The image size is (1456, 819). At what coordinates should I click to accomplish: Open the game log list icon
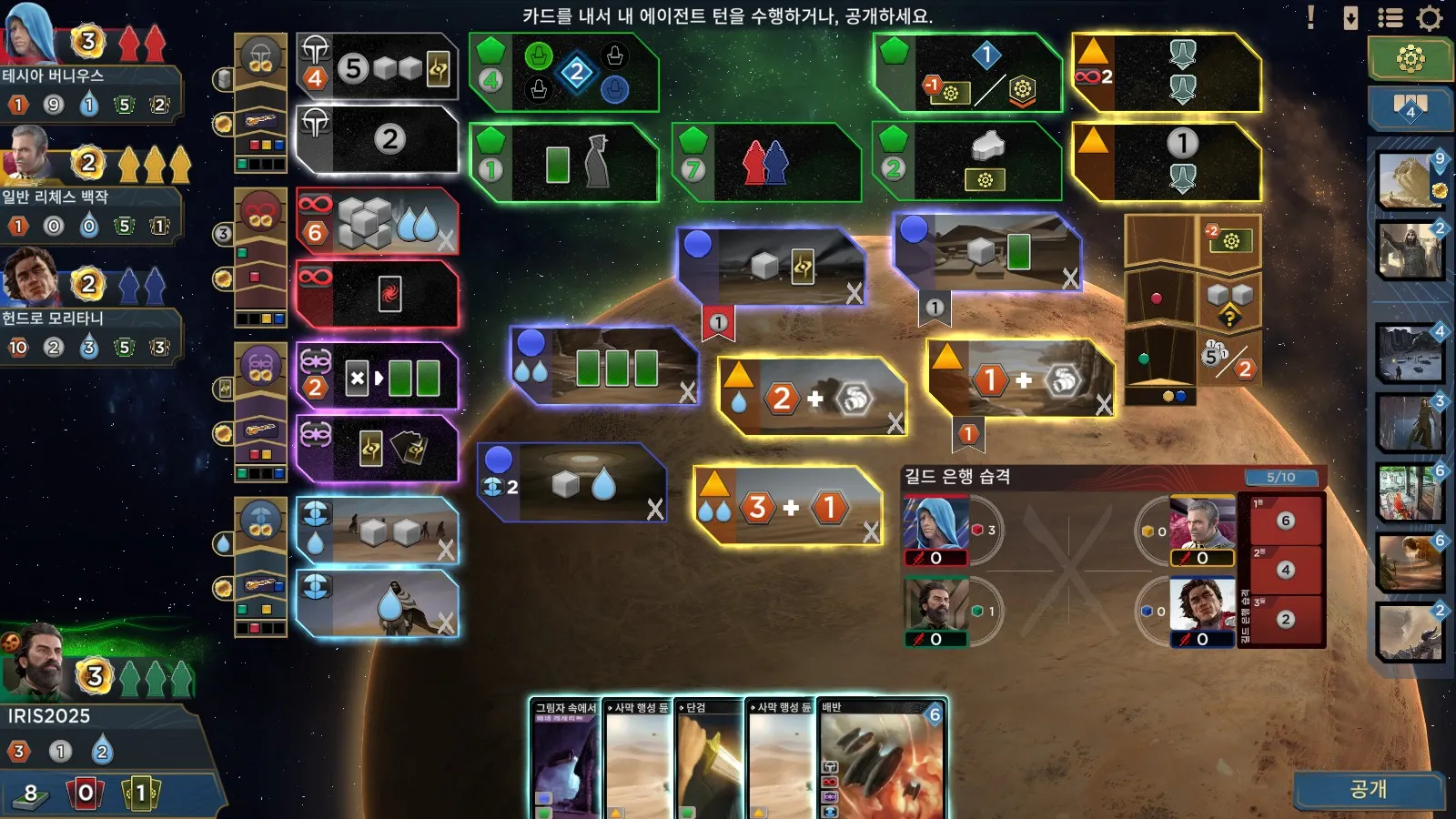click(1390, 18)
